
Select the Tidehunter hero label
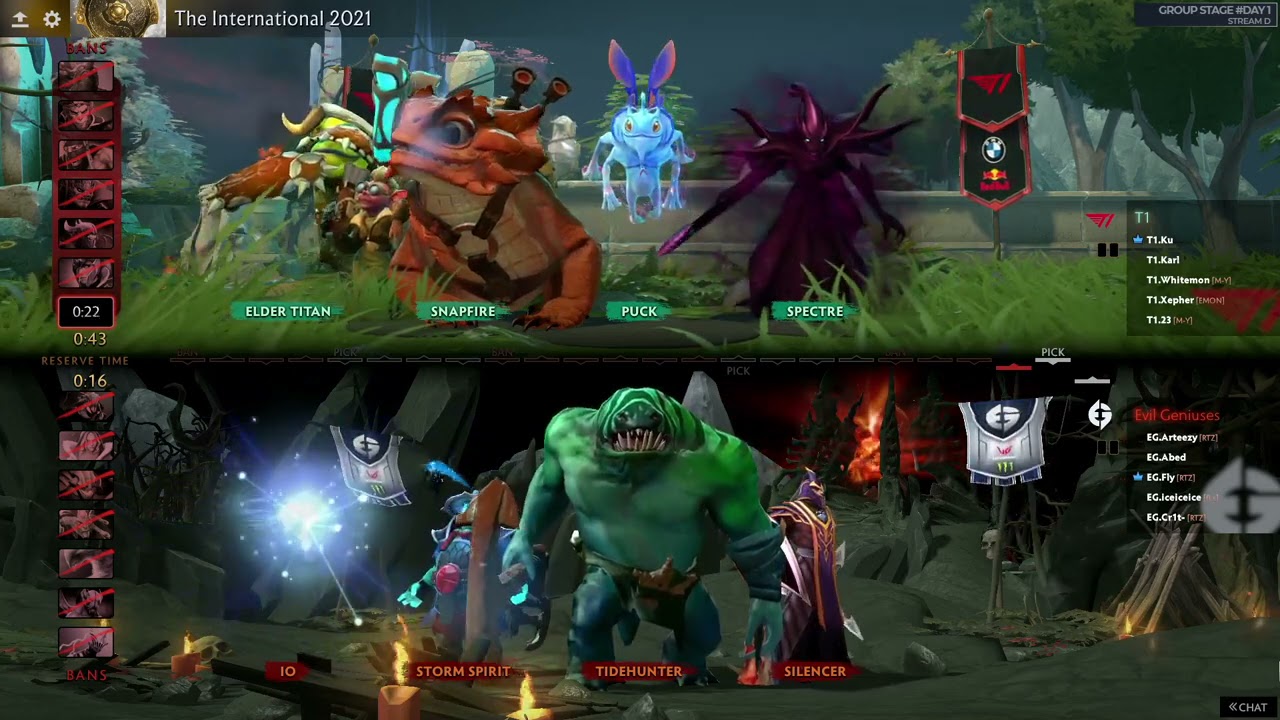(x=639, y=671)
